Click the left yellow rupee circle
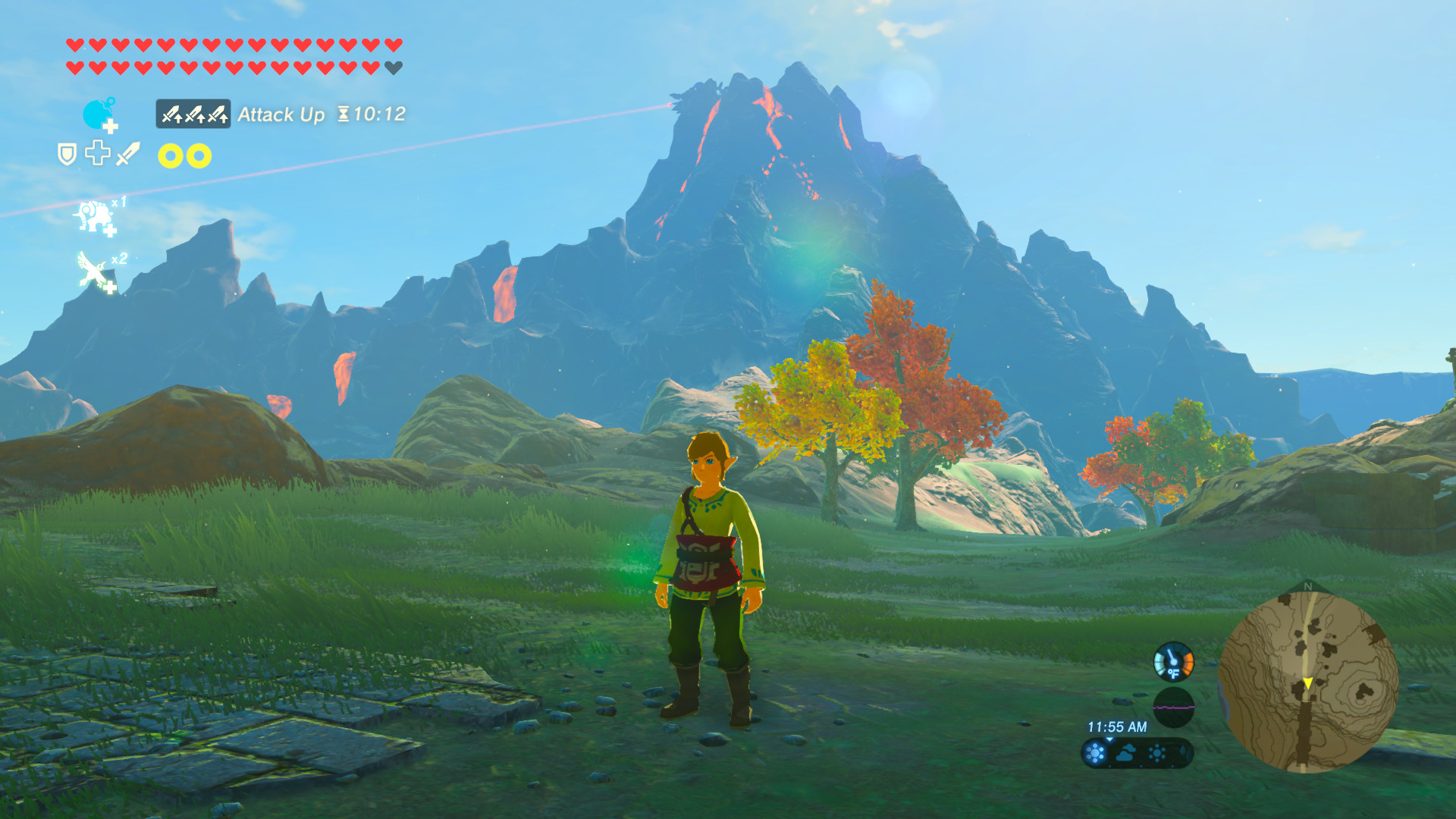 coord(168,155)
